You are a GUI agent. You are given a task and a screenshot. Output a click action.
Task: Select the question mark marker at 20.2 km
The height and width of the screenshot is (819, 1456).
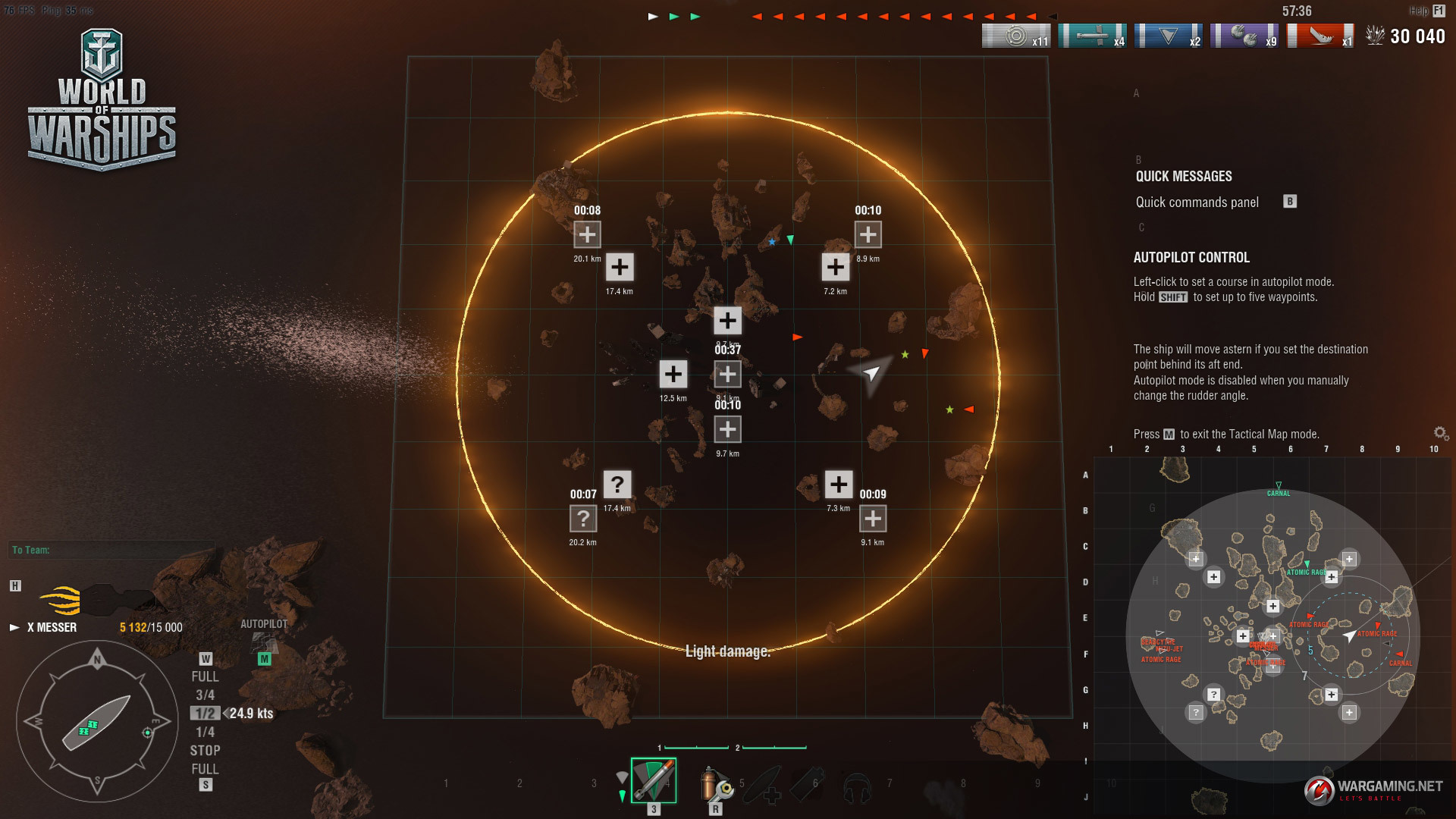582,519
